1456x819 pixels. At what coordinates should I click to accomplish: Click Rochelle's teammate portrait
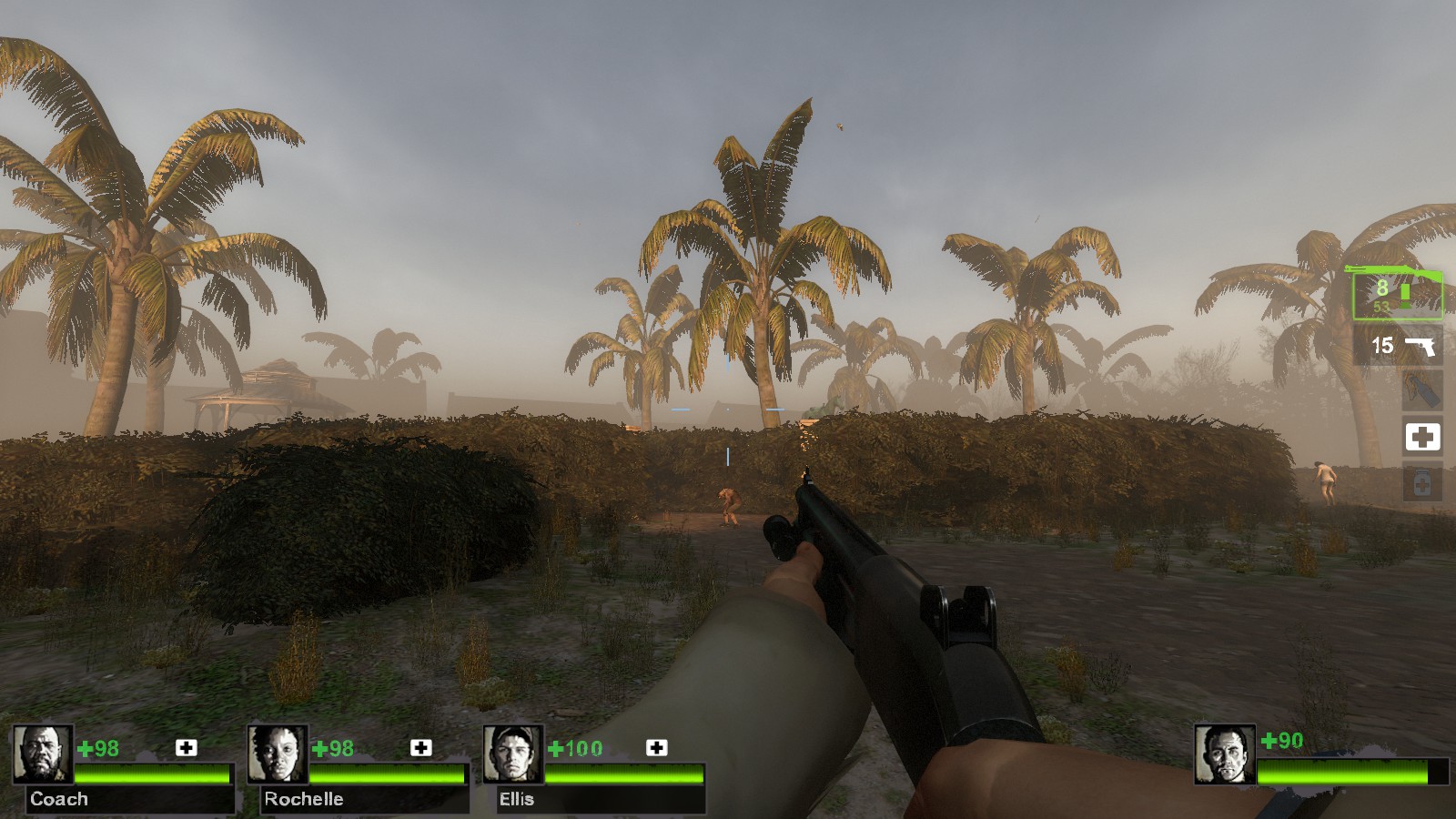[278, 754]
